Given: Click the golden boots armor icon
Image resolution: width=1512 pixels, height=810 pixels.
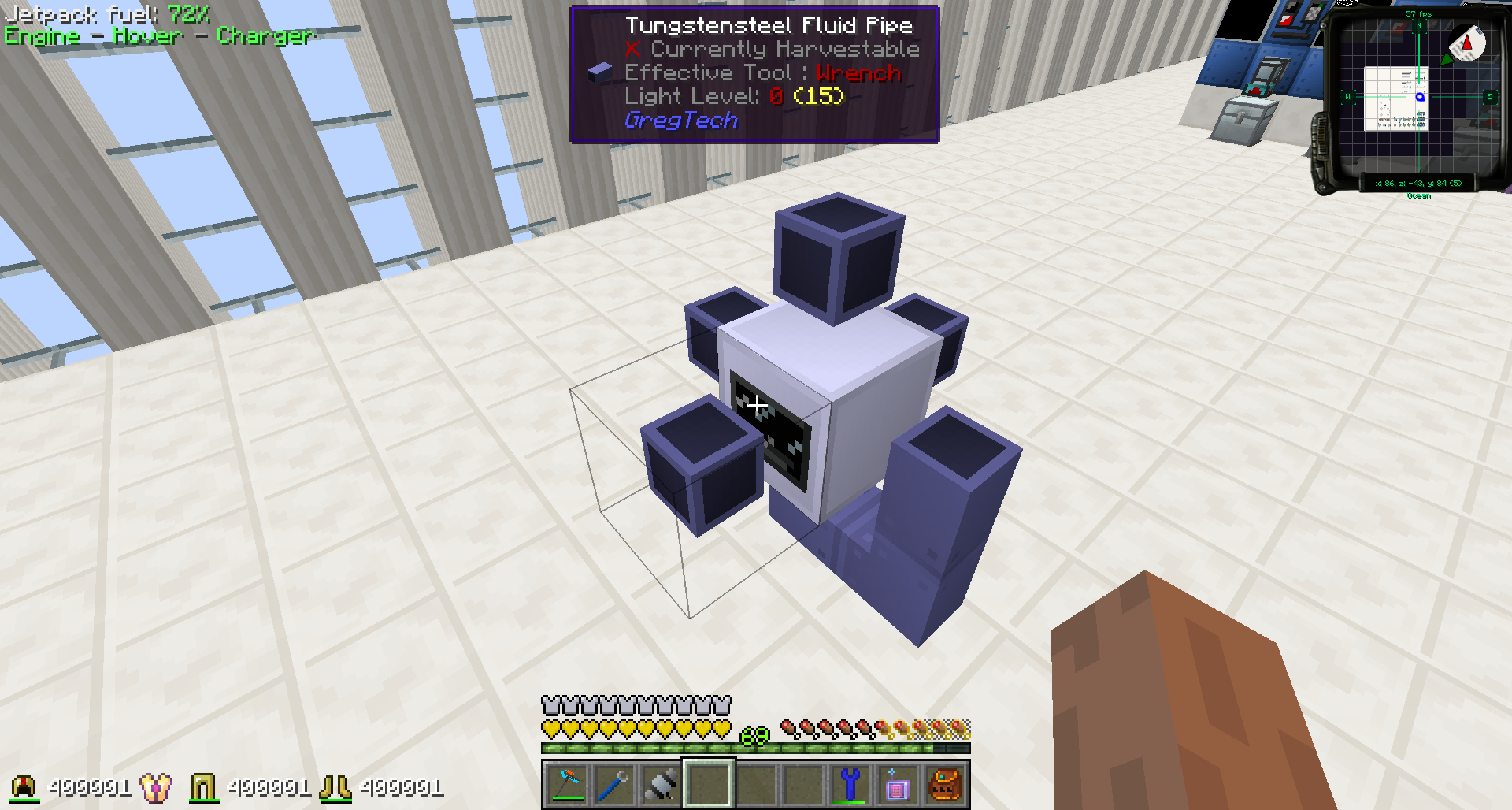Looking at the screenshot, I should coord(335,787).
